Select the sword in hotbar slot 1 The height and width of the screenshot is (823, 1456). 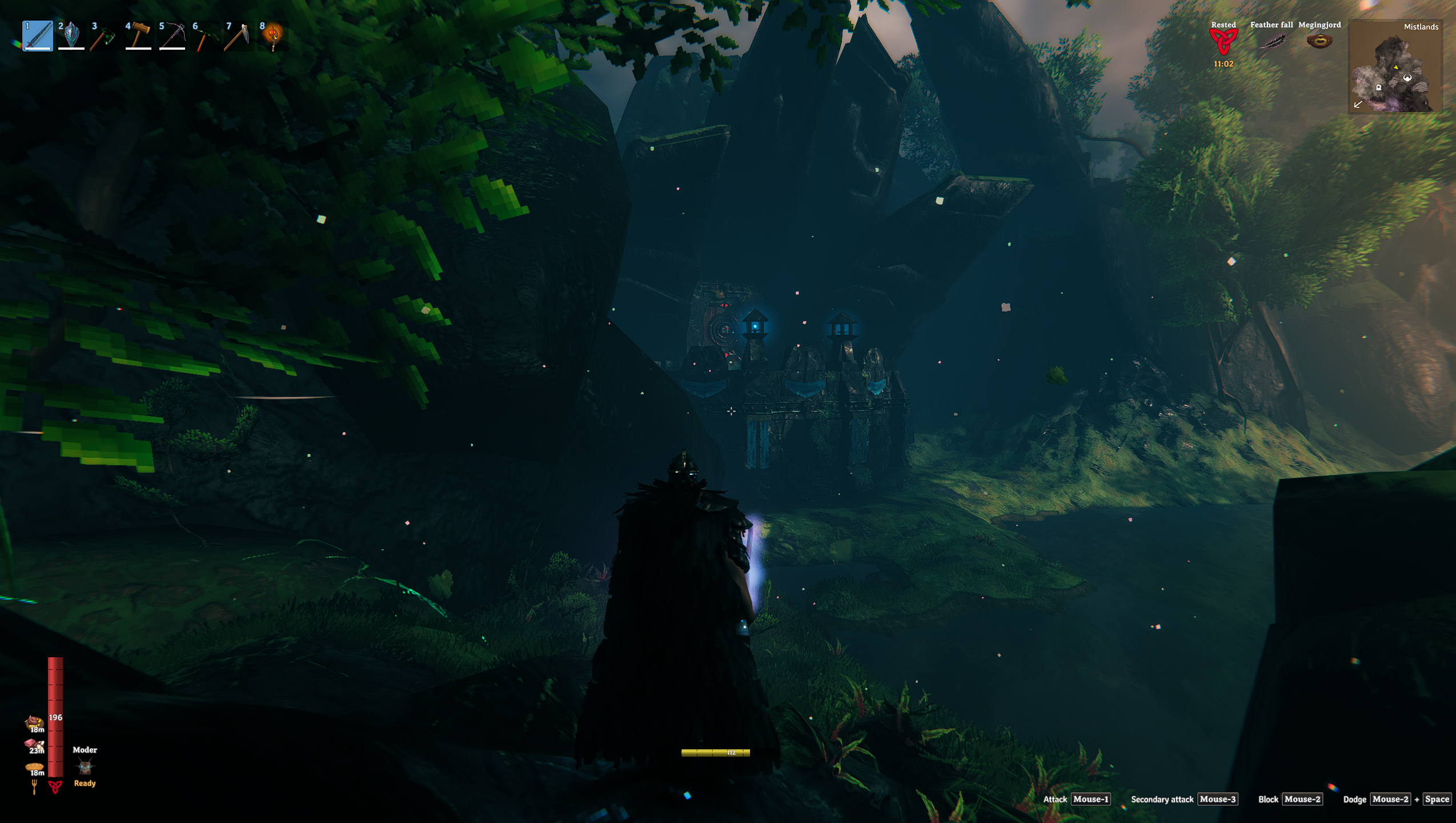(38, 36)
